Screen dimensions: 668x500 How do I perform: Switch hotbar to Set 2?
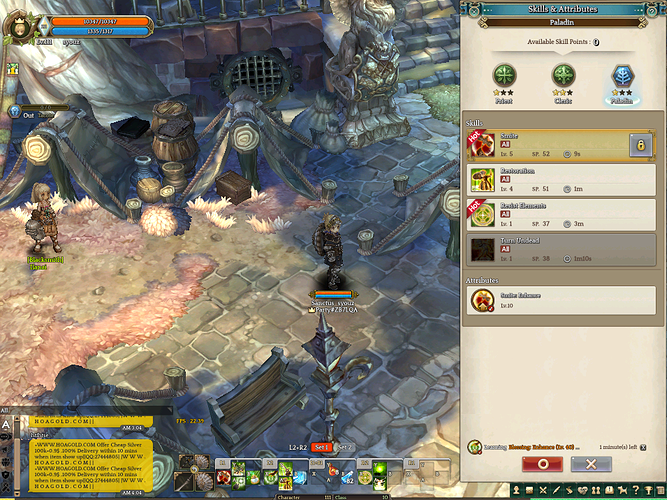346,447
